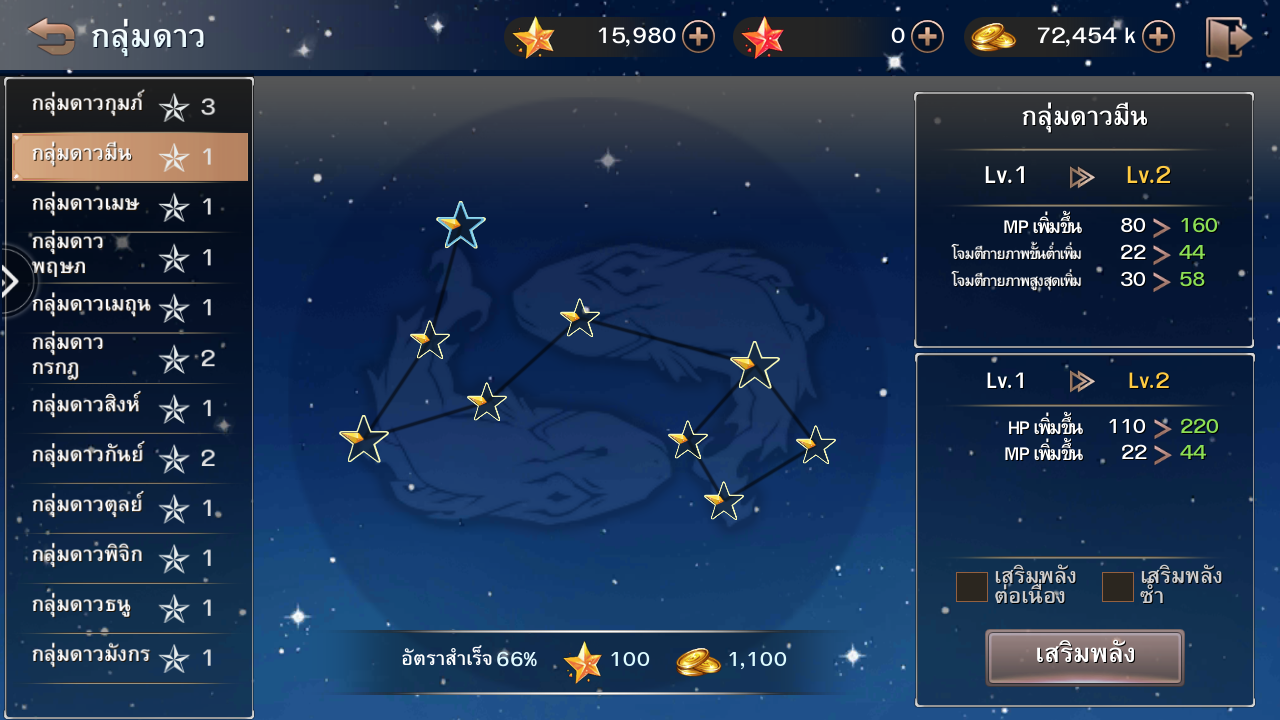The width and height of the screenshot is (1280, 720).
Task: Select กลุ่มดาวธนู constellation
Action: click(x=129, y=608)
